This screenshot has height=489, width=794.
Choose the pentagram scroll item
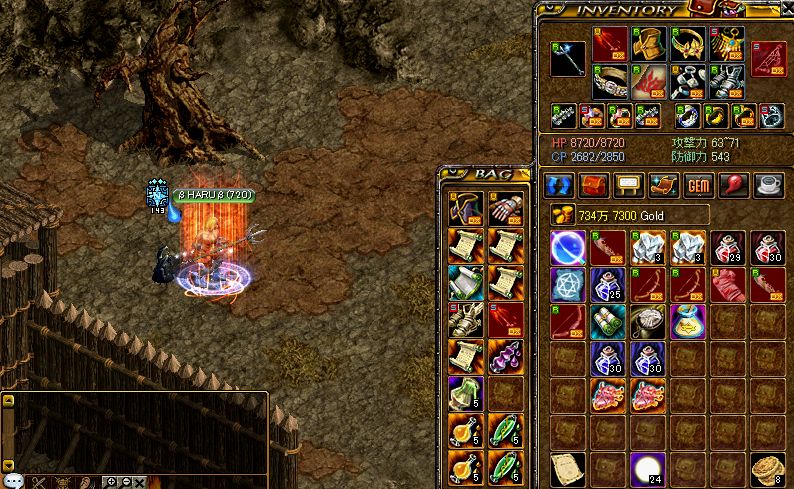[567, 285]
